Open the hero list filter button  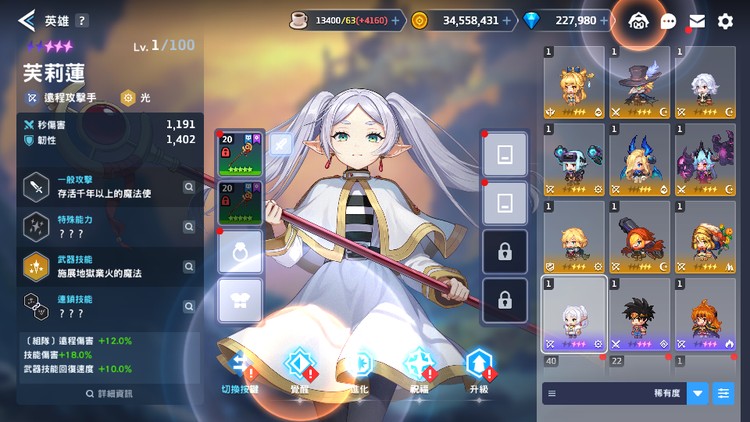(723, 393)
